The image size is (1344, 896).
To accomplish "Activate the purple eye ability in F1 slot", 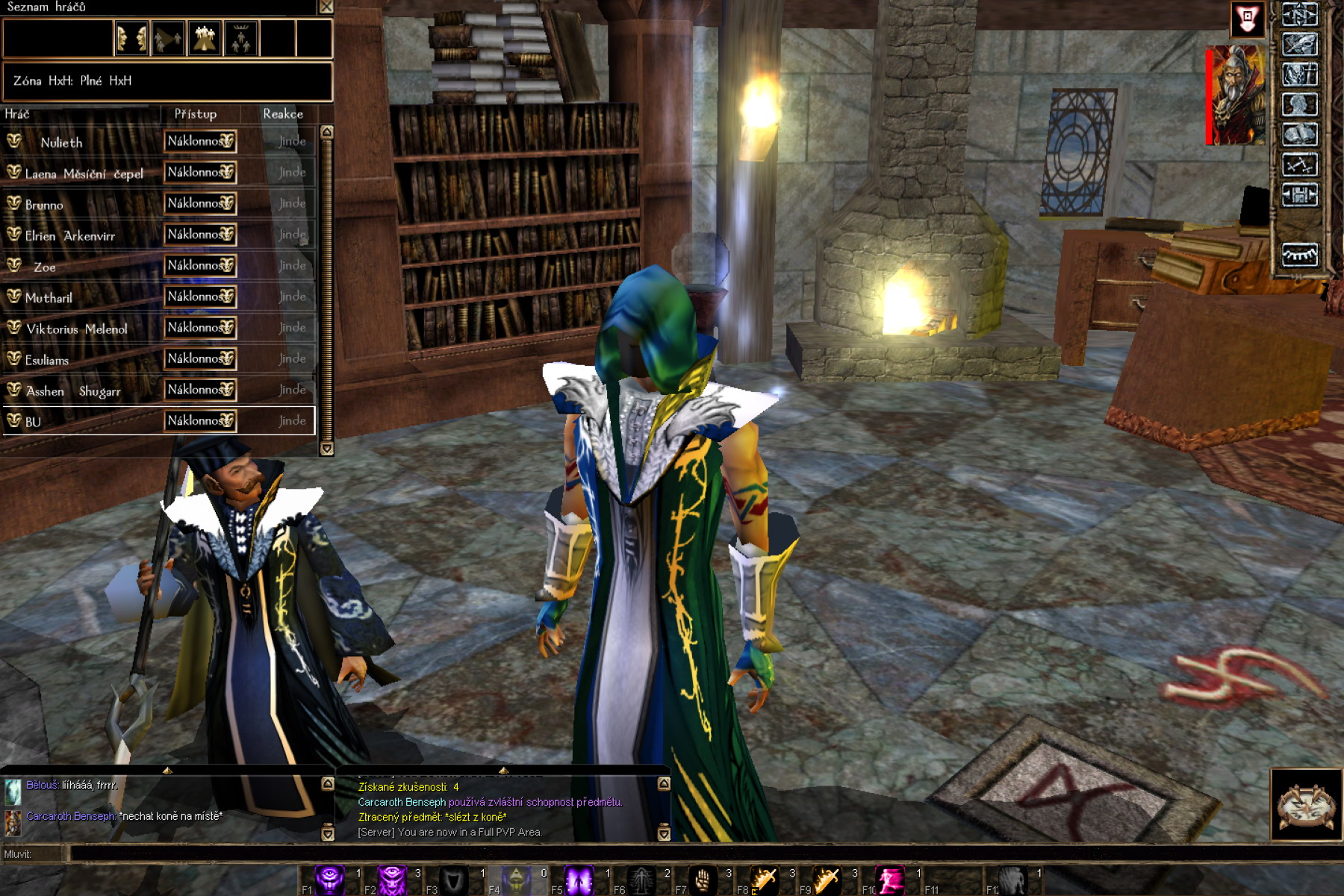I will coord(329,880).
